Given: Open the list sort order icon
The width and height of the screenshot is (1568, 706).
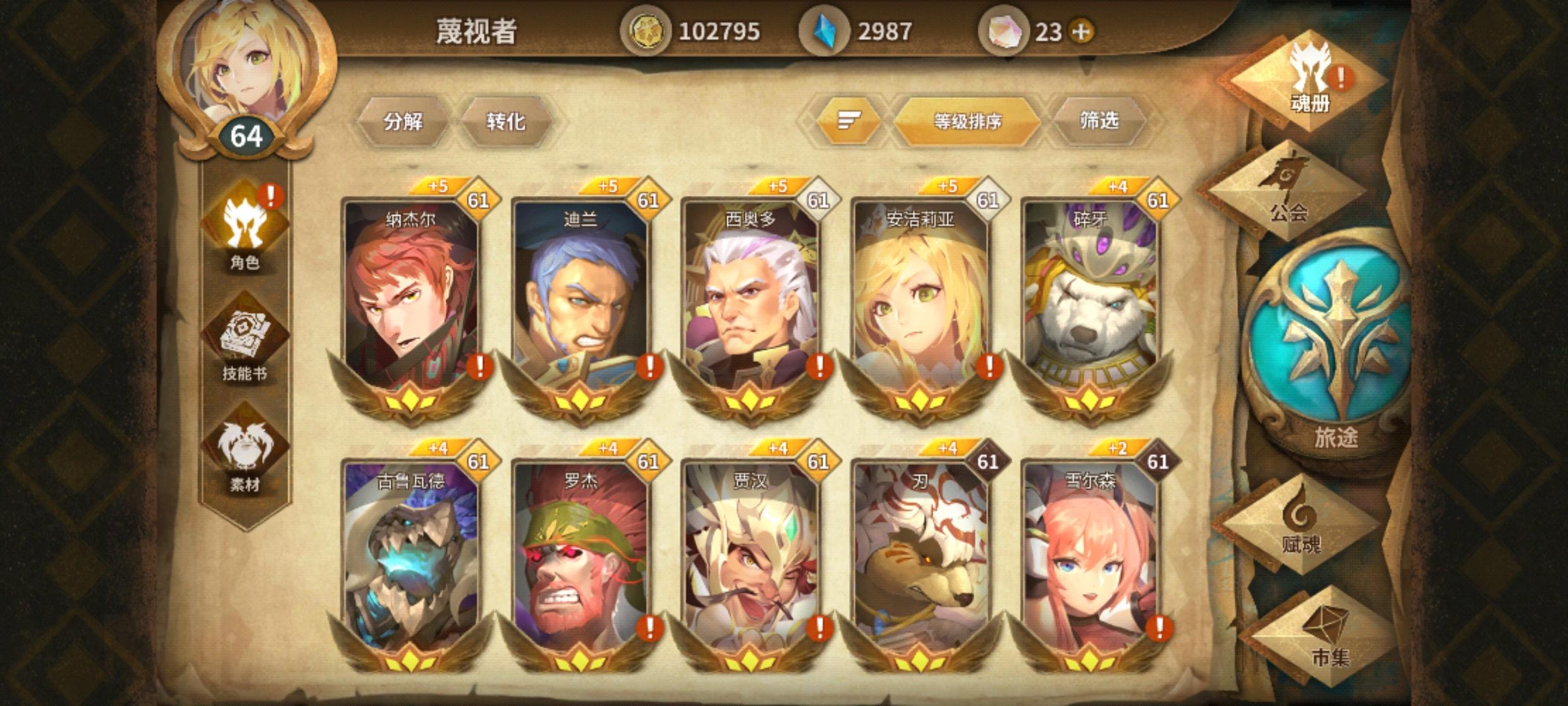Looking at the screenshot, I should point(850,119).
